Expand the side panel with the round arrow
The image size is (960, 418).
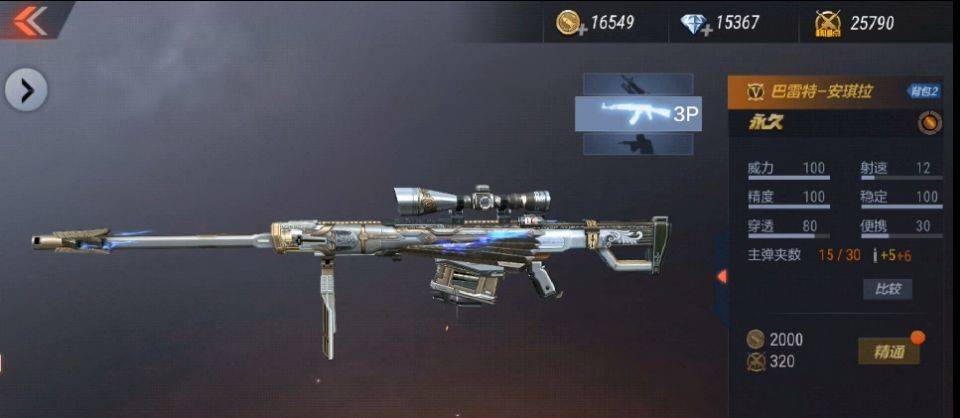pos(26,91)
